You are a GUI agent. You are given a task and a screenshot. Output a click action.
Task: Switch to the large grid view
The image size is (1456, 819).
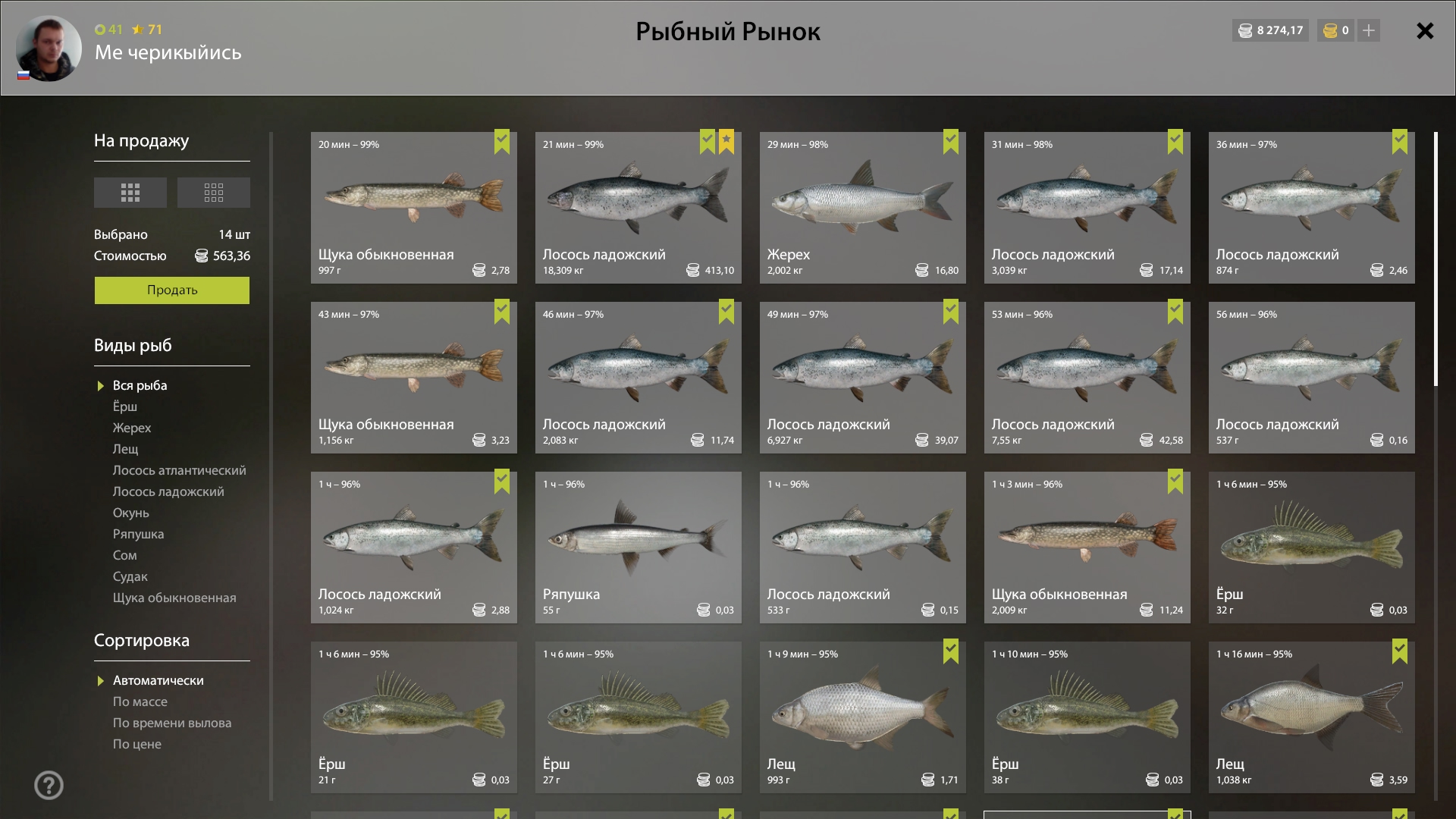[130, 193]
